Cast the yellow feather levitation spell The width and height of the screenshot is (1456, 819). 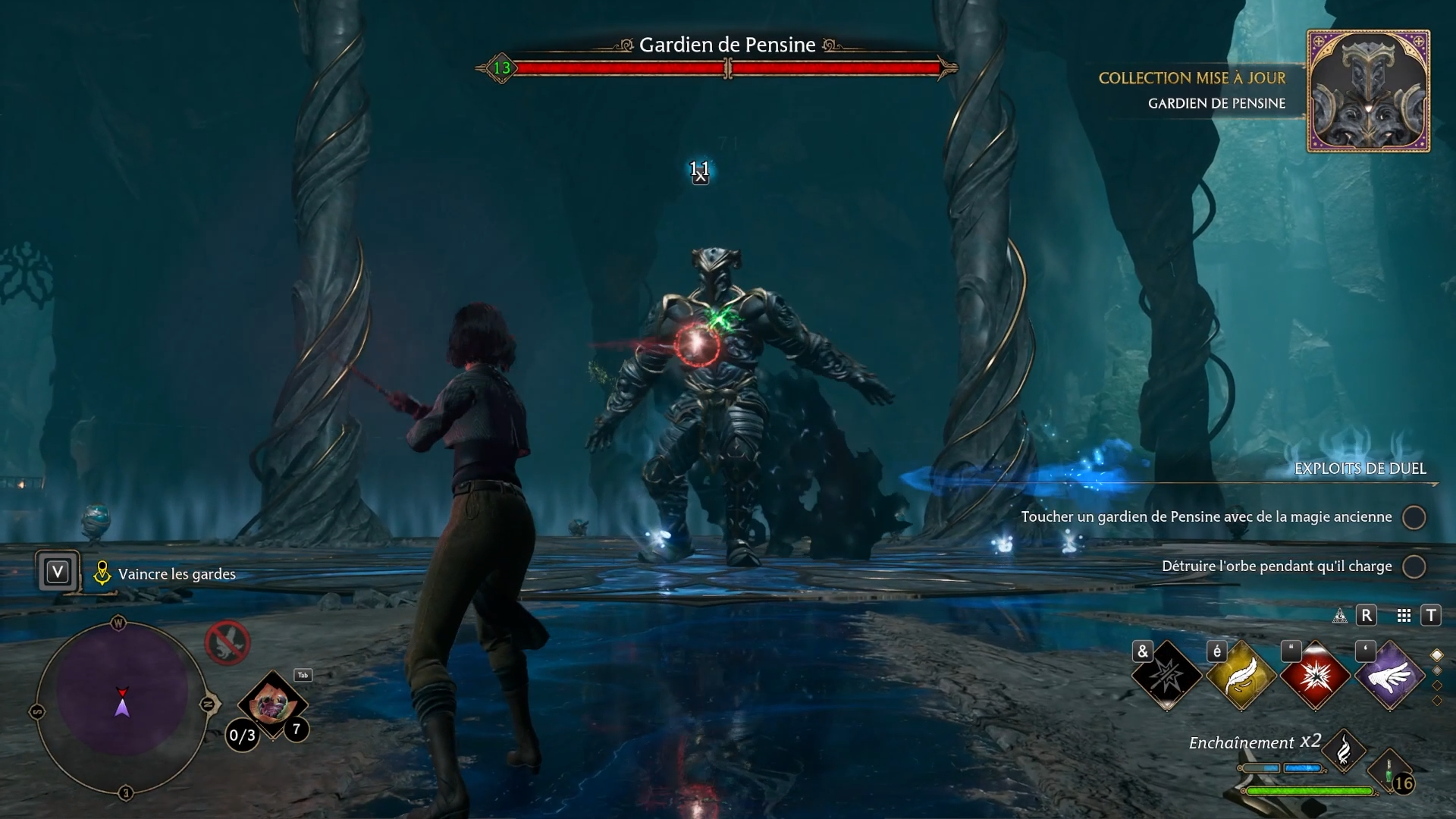tap(1241, 675)
